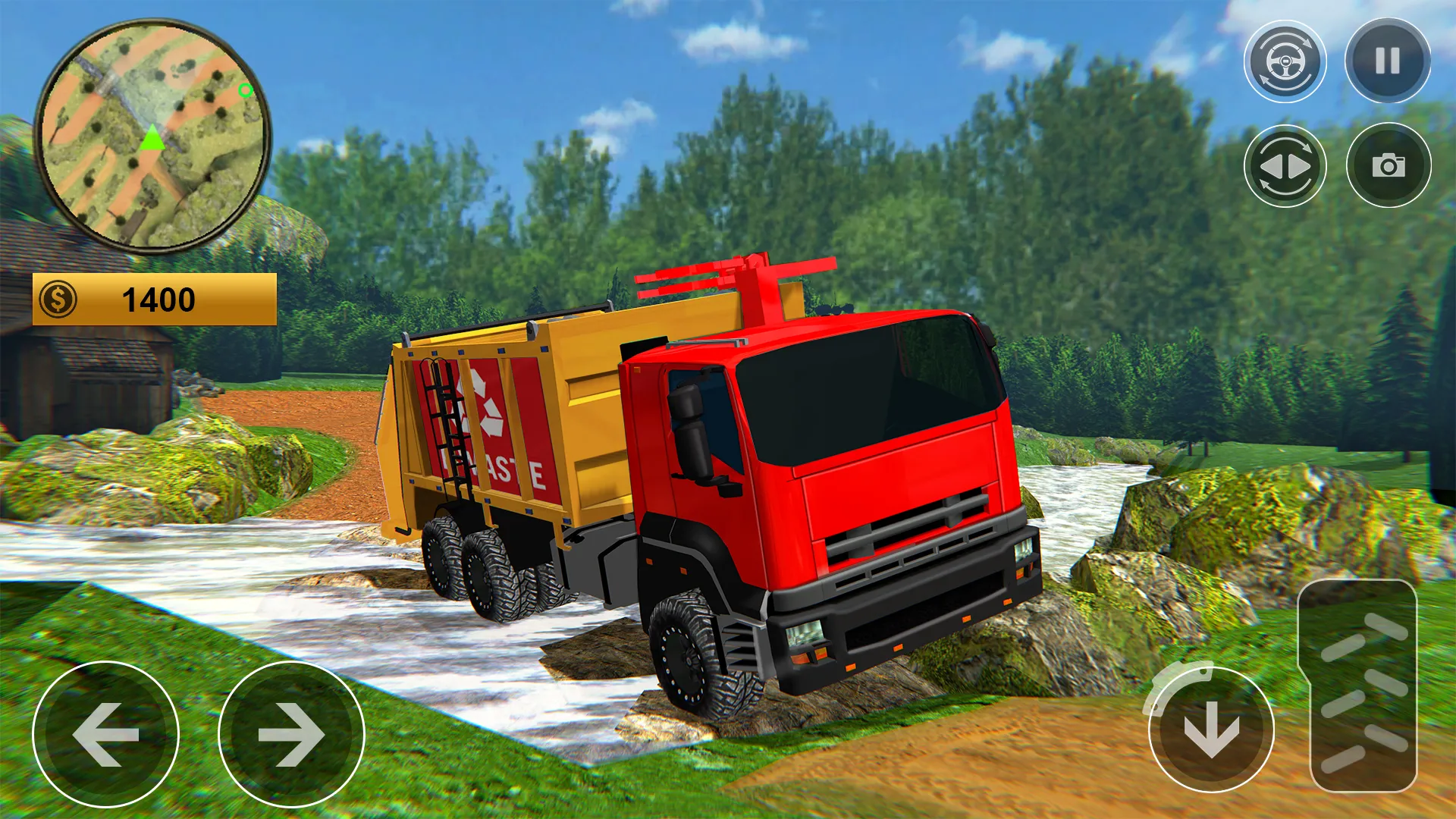Image resolution: width=1456 pixels, height=819 pixels.
Task: Tap the coin icon beside the money counter
Action: tap(59, 300)
